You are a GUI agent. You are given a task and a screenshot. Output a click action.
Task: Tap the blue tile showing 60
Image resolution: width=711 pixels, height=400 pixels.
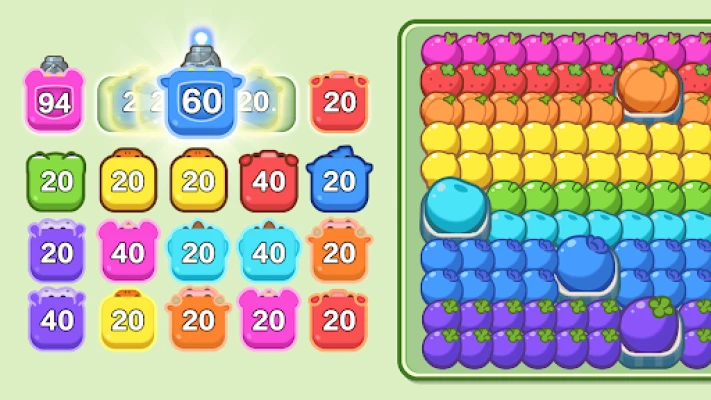click(200, 100)
